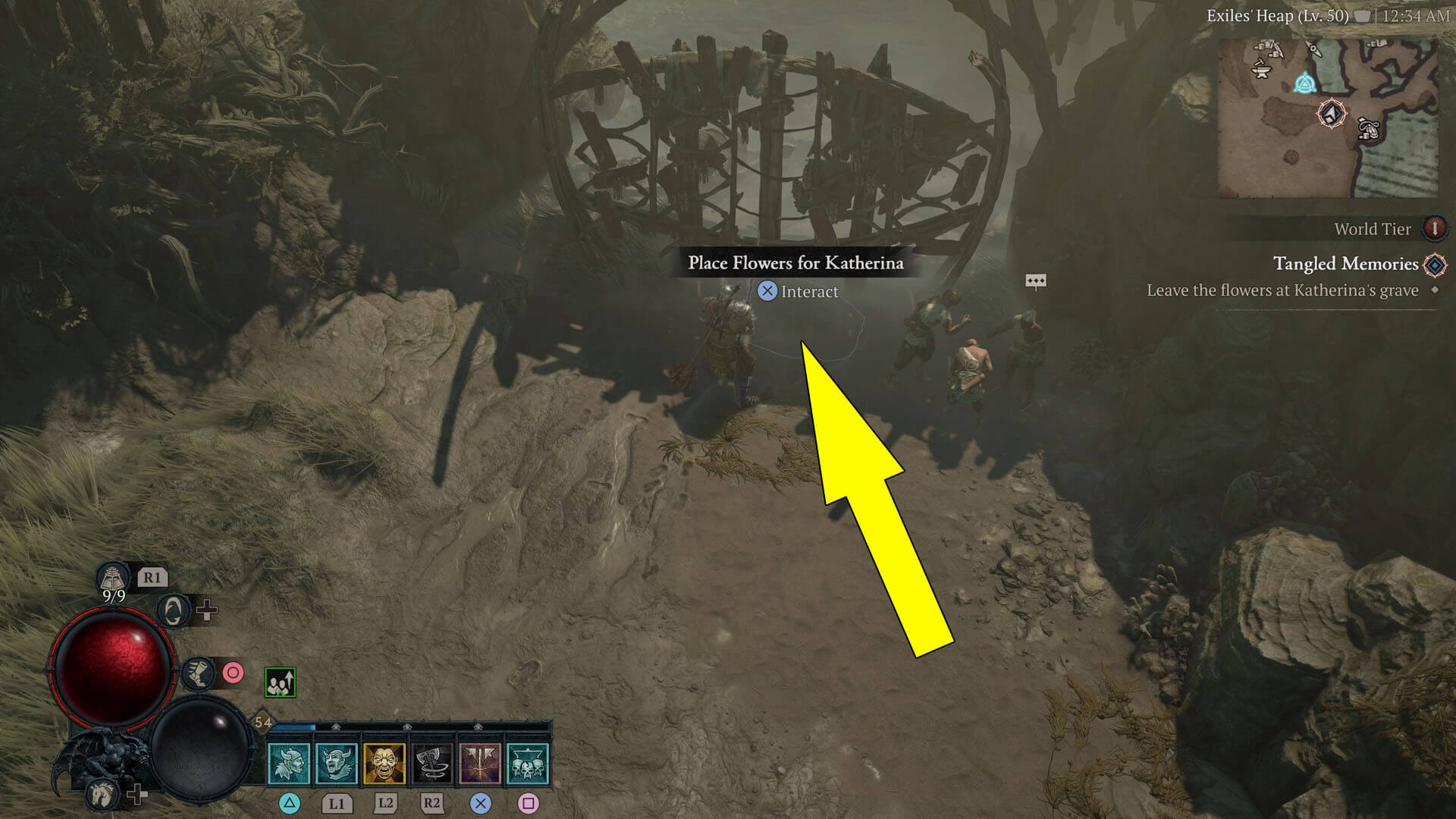Click the blue waypoint portal icon on the minimap
Viewport: 1456px width, 819px height.
1306,84
